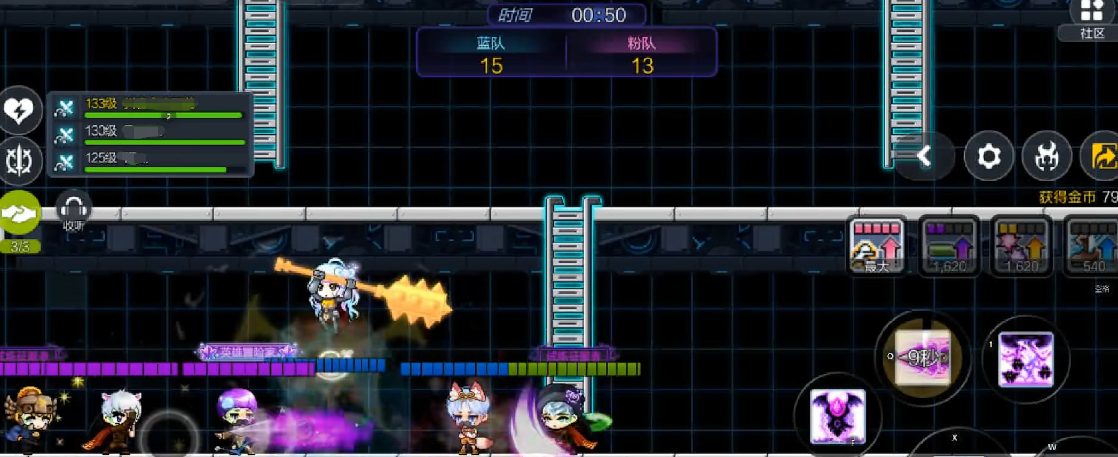Click the pink 最大 upgrade slot
The width and height of the screenshot is (1118, 457).
(877, 245)
